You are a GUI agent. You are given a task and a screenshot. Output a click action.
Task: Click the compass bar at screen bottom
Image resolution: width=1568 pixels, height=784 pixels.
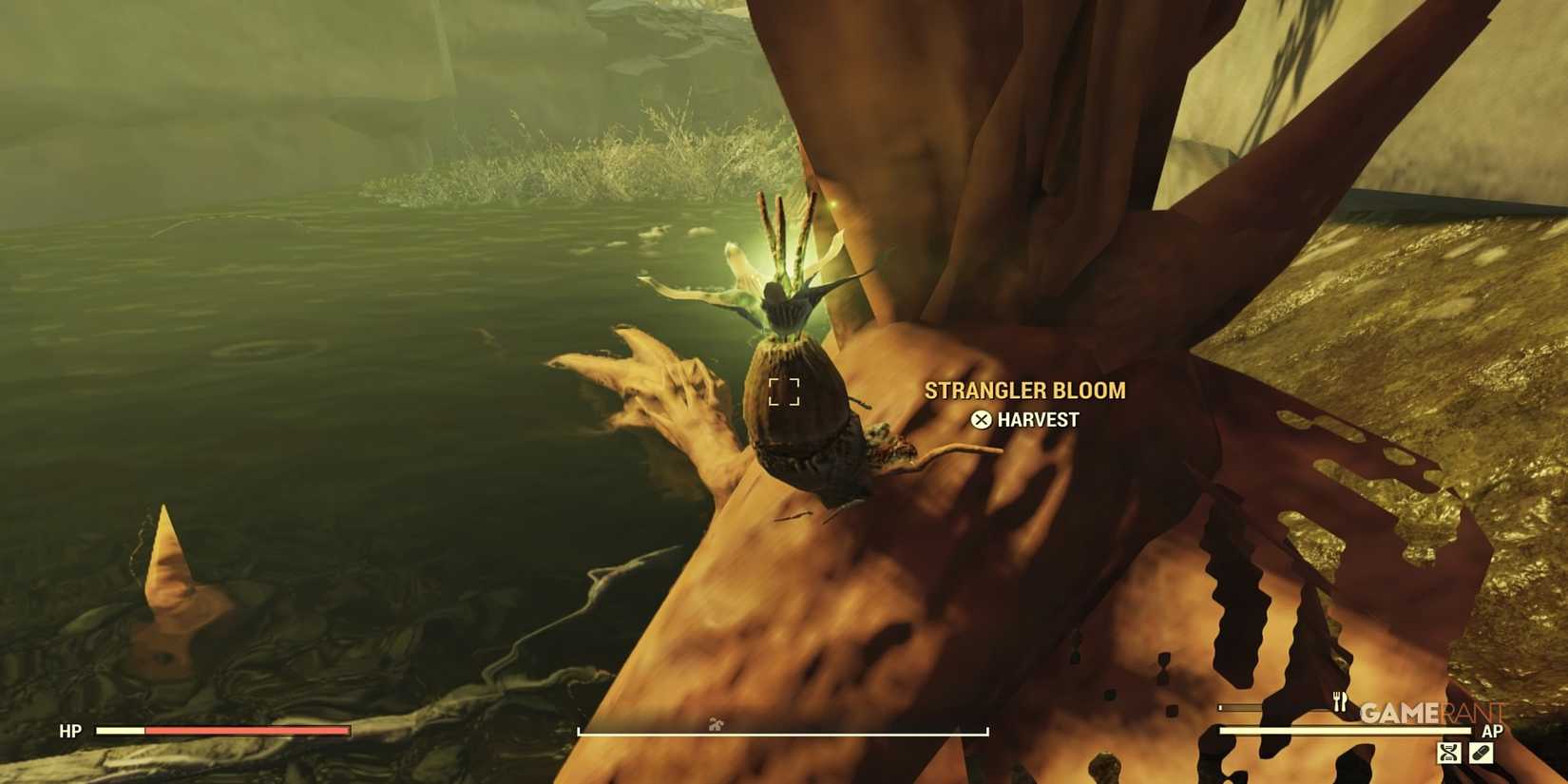[x=784, y=730]
